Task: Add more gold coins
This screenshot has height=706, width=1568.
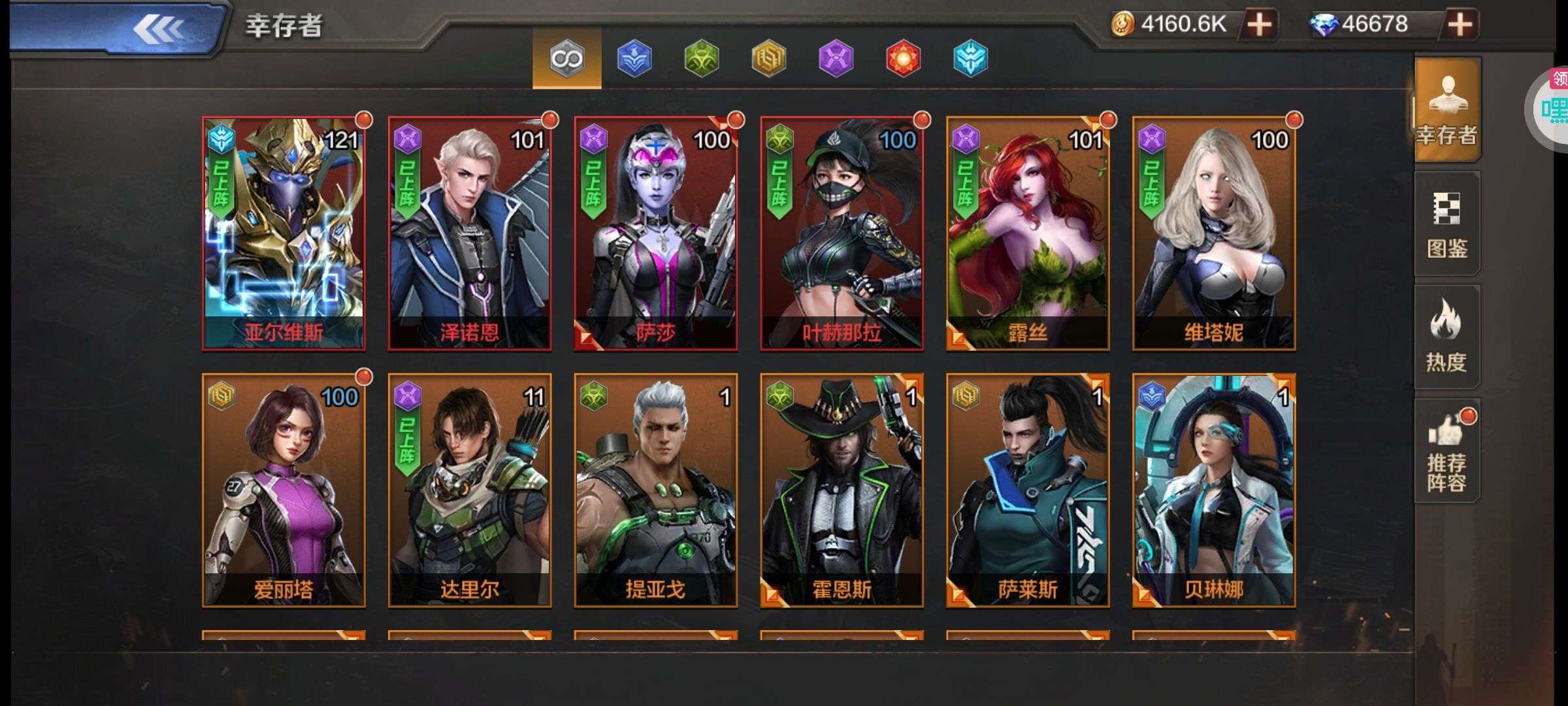Action: 1259,25
